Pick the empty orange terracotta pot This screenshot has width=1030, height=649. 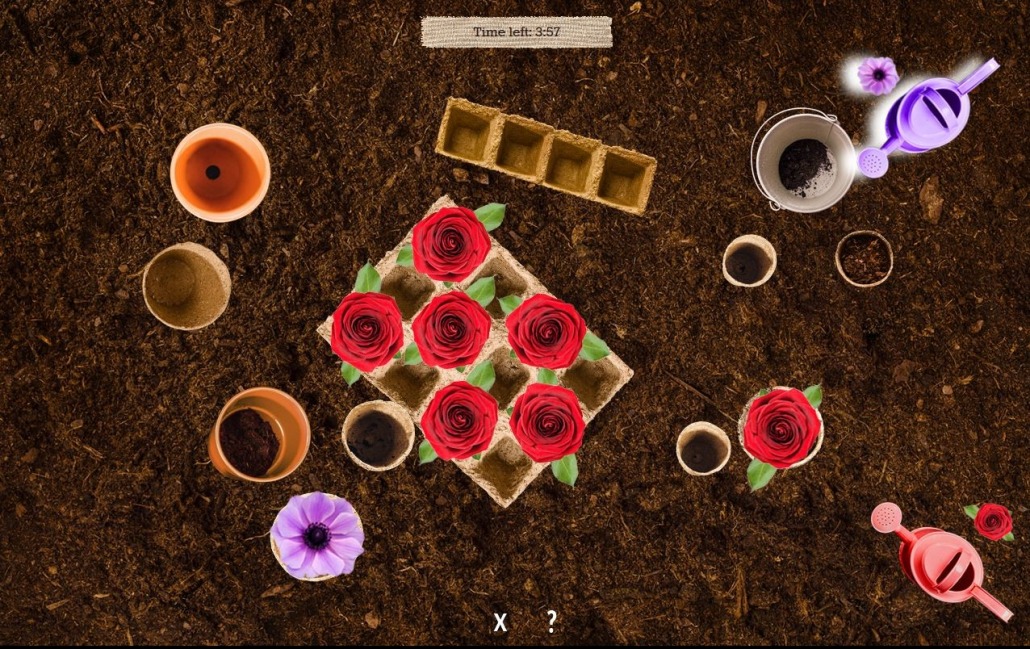(x=220, y=172)
